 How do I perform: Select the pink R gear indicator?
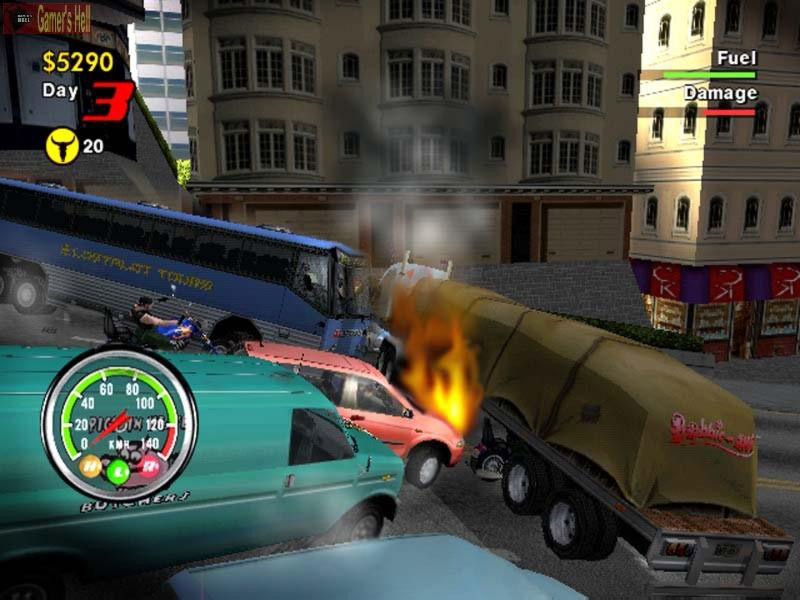pyautogui.click(x=148, y=465)
